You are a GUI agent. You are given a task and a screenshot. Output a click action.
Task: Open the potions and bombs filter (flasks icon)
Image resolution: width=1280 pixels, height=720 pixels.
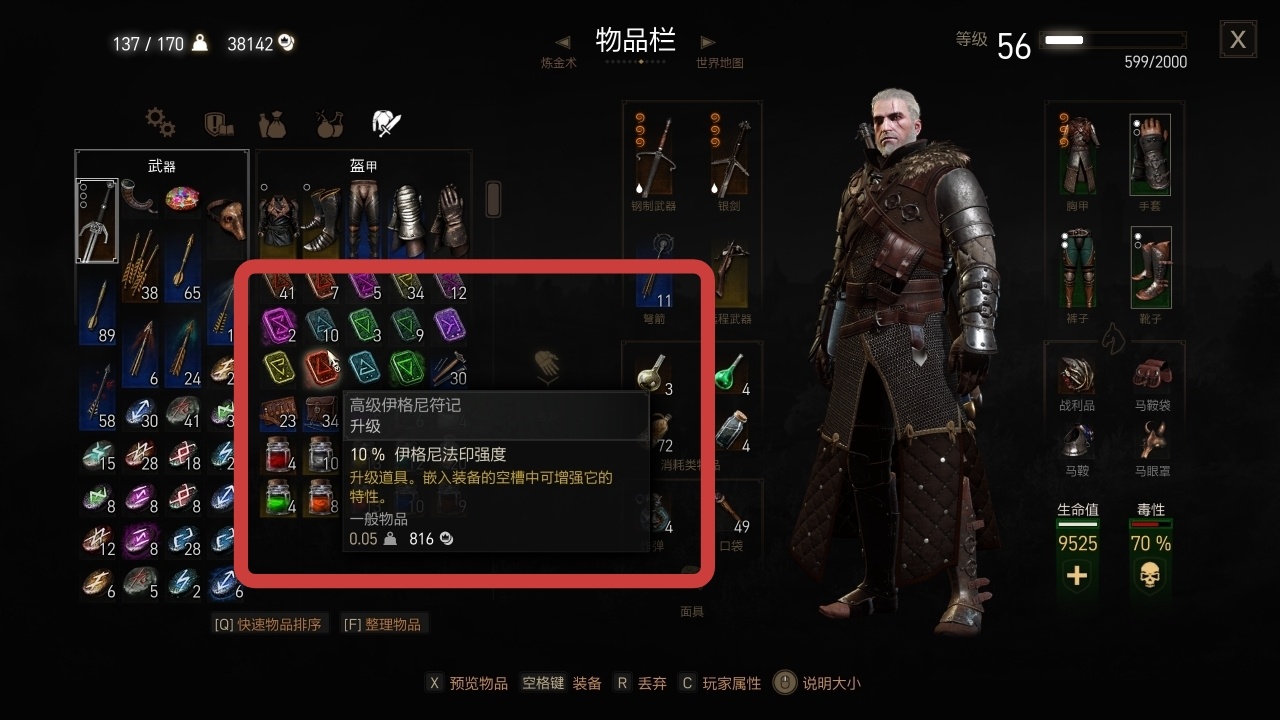tap(330, 122)
